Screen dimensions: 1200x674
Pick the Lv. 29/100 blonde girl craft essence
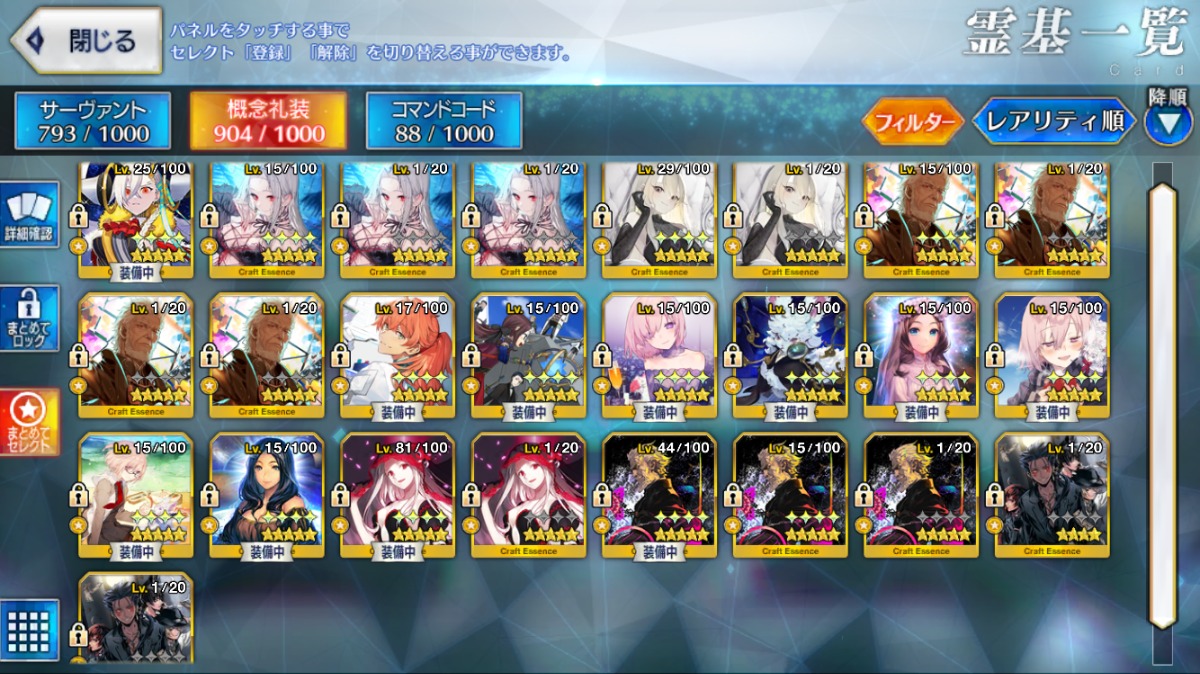659,217
